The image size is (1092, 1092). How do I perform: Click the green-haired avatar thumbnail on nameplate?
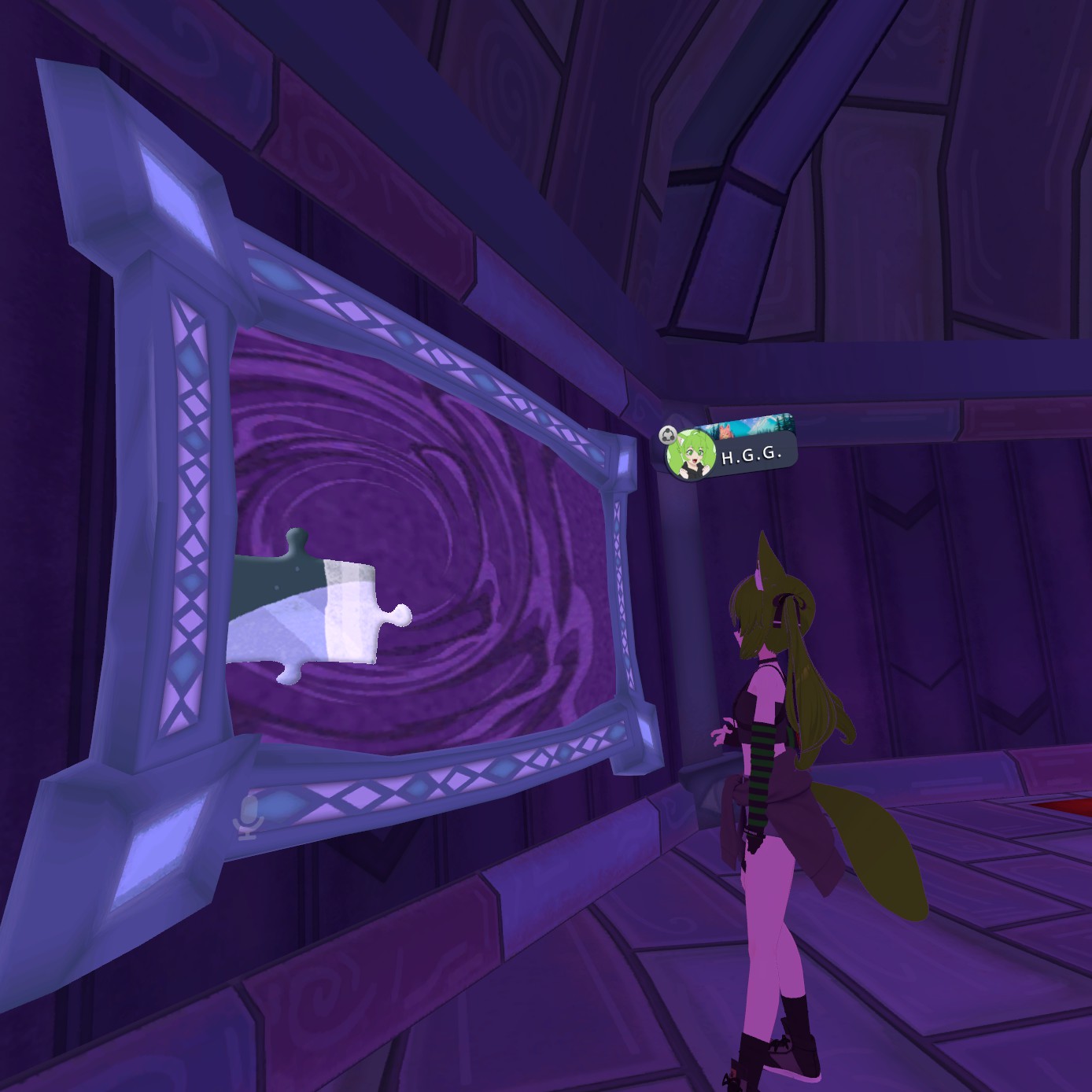pos(691,456)
